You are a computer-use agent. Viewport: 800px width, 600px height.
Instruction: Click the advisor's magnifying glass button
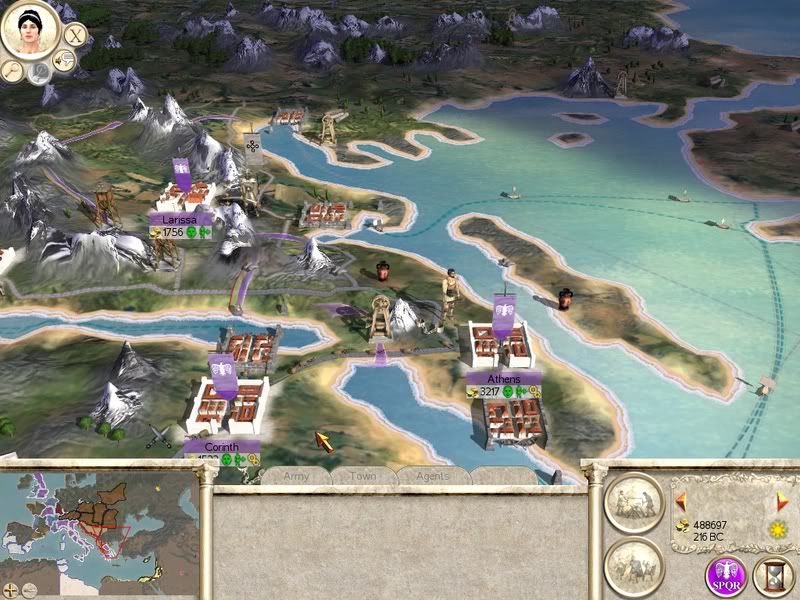(12, 70)
